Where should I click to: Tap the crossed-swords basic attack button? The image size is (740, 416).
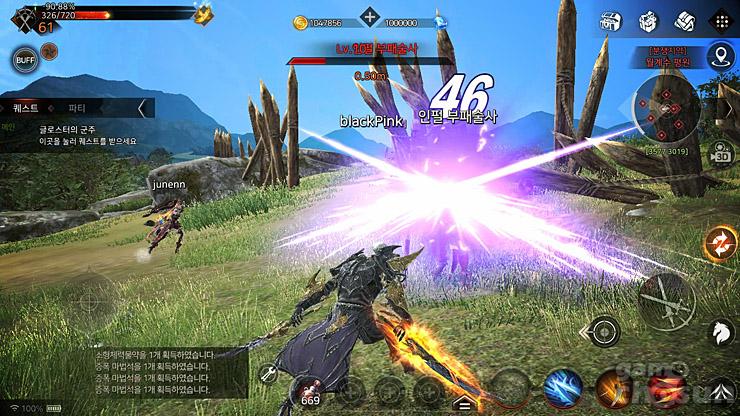pyautogui.click(x=667, y=299)
